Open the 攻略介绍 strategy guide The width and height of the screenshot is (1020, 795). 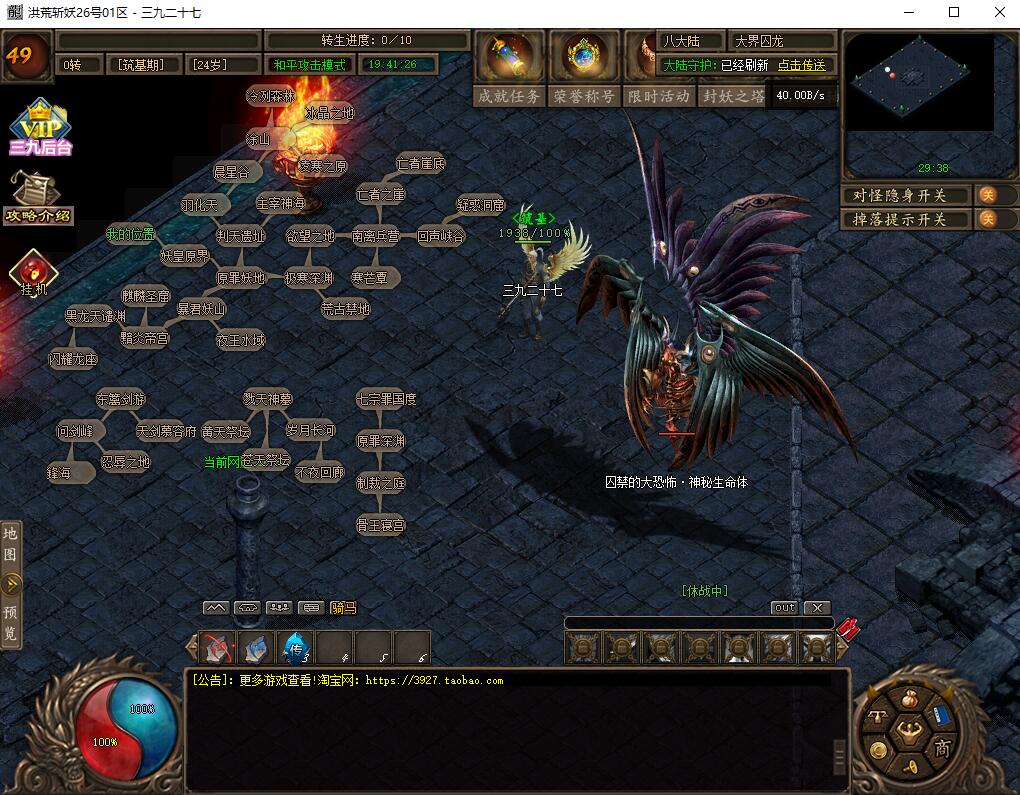click(x=38, y=197)
